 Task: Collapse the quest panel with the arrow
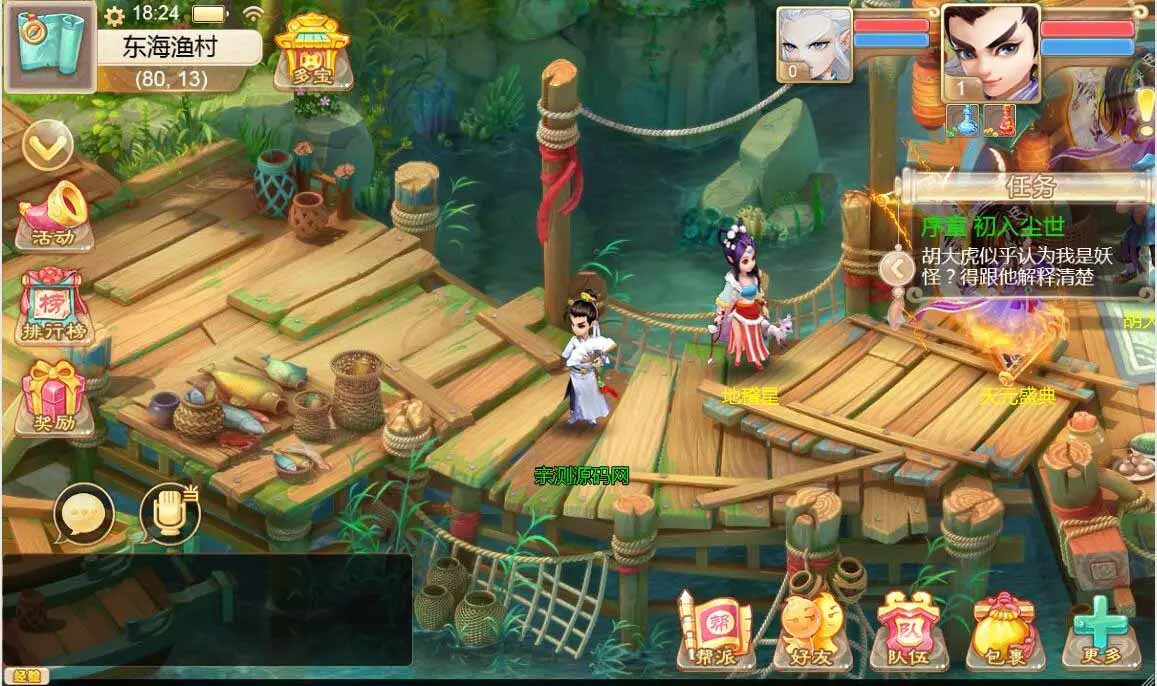pyautogui.click(x=897, y=268)
